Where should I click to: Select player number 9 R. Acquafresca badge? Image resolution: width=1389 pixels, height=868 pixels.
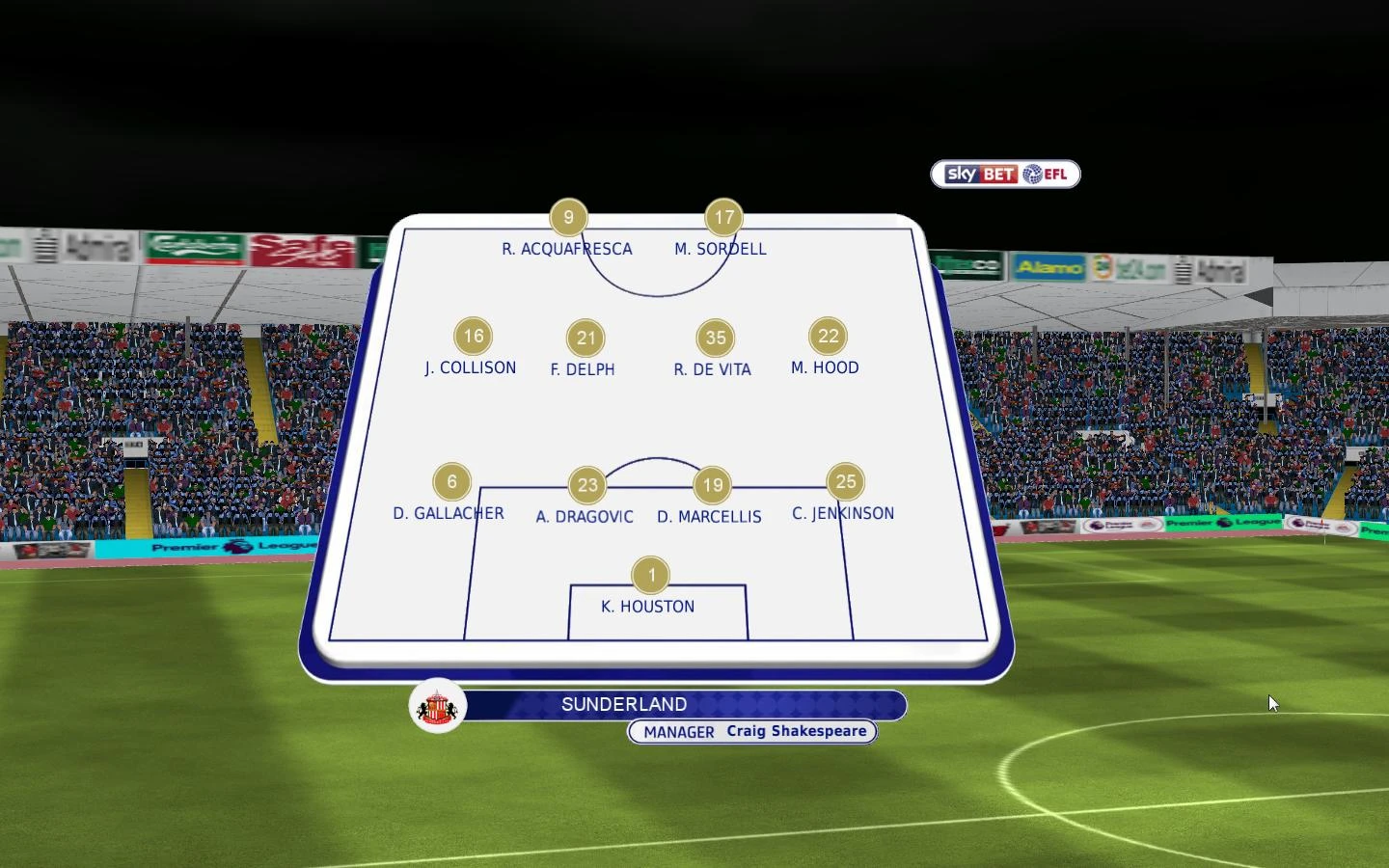(x=567, y=217)
